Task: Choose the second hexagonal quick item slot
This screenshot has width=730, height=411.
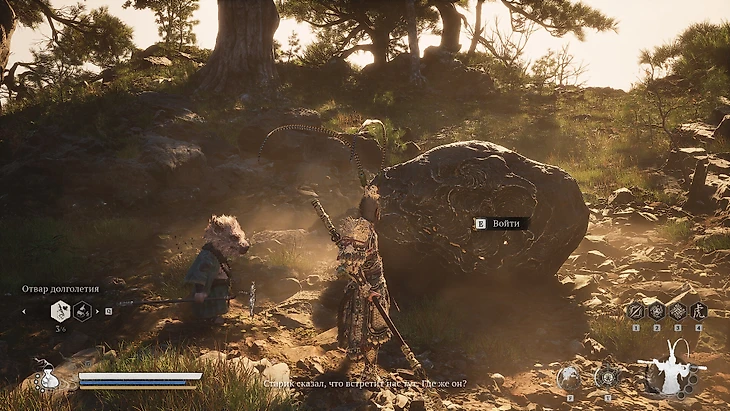Action: coord(82,311)
